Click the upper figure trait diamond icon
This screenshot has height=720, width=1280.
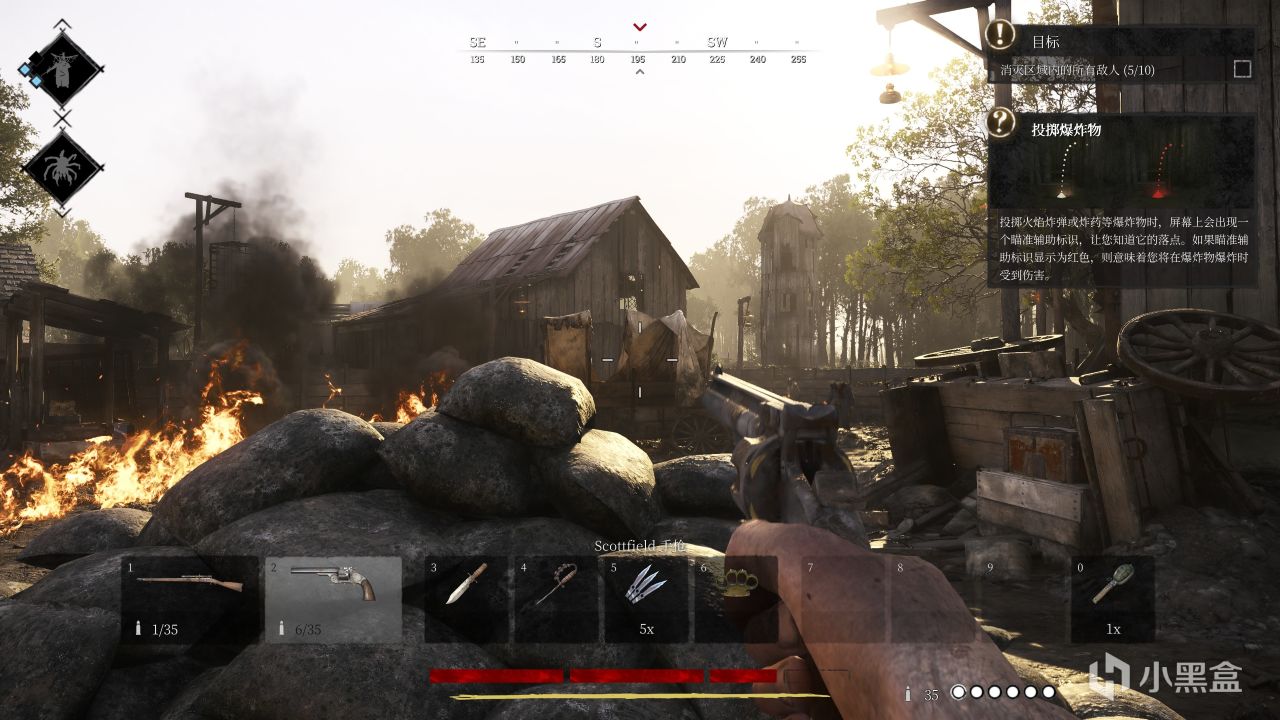pos(62,69)
